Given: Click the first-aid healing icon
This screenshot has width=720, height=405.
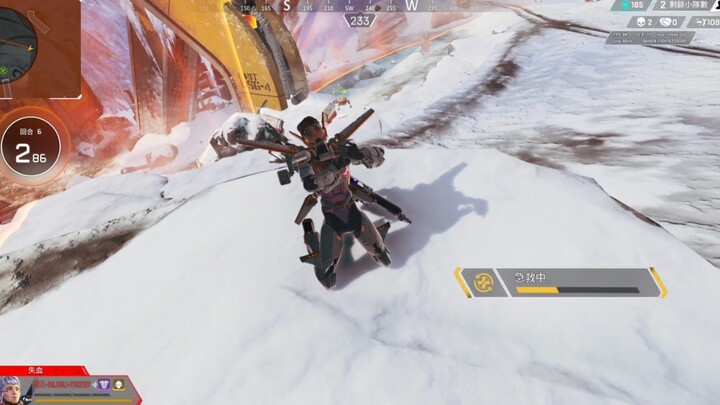Looking at the screenshot, I should [484, 282].
